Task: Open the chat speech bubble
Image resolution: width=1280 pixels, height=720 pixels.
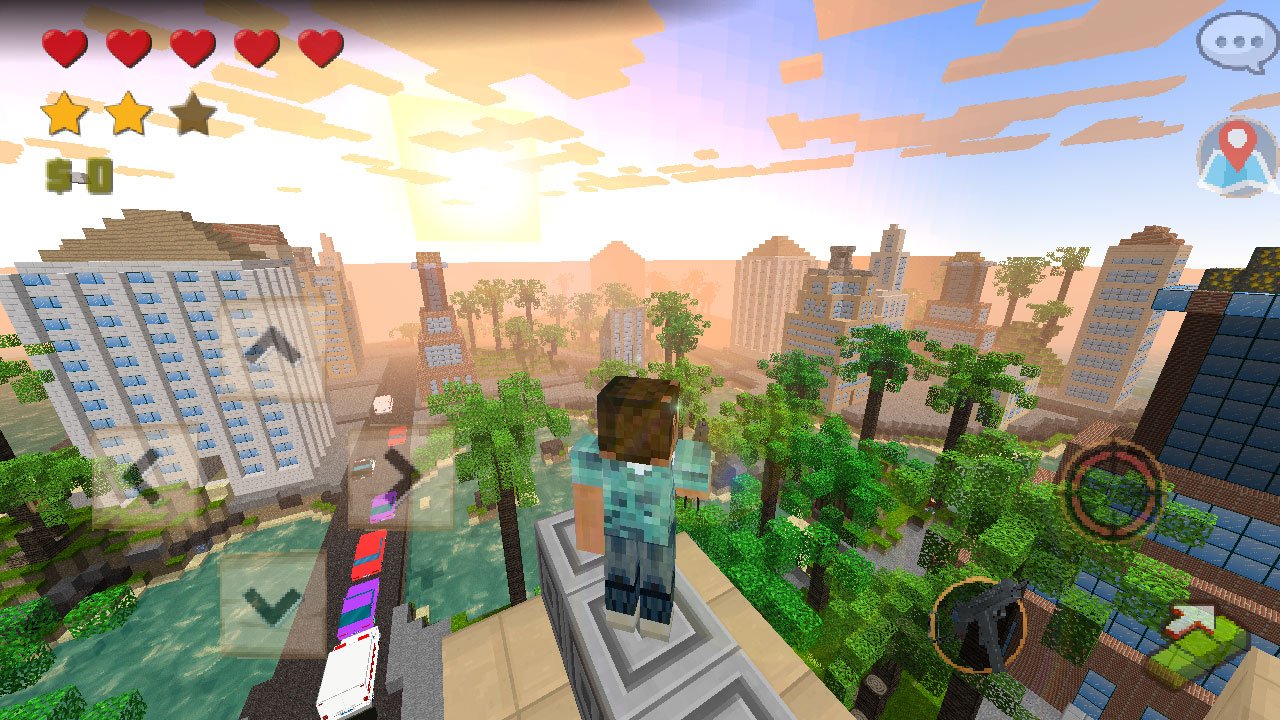Action: 1236,44
